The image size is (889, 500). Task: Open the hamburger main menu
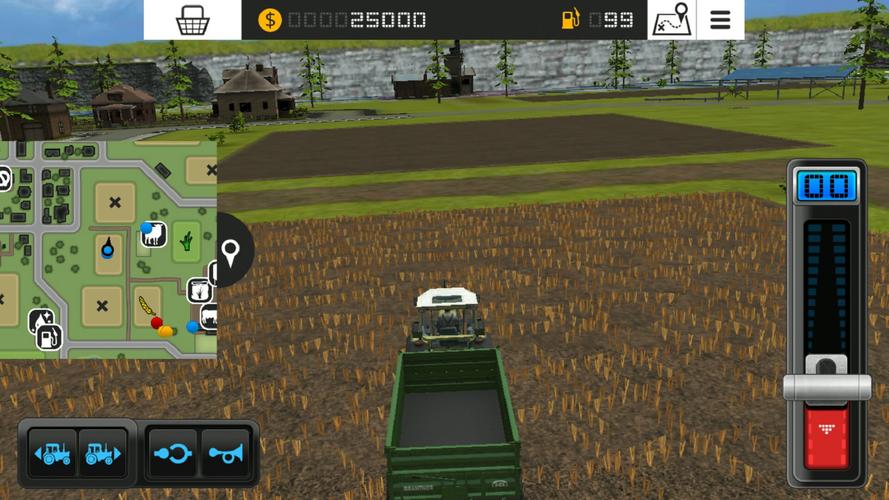coord(720,19)
